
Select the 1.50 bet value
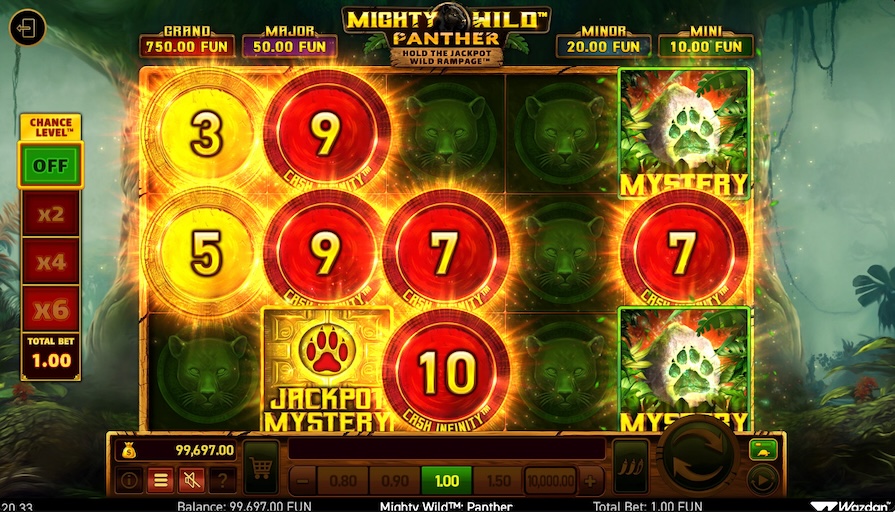[x=498, y=480]
